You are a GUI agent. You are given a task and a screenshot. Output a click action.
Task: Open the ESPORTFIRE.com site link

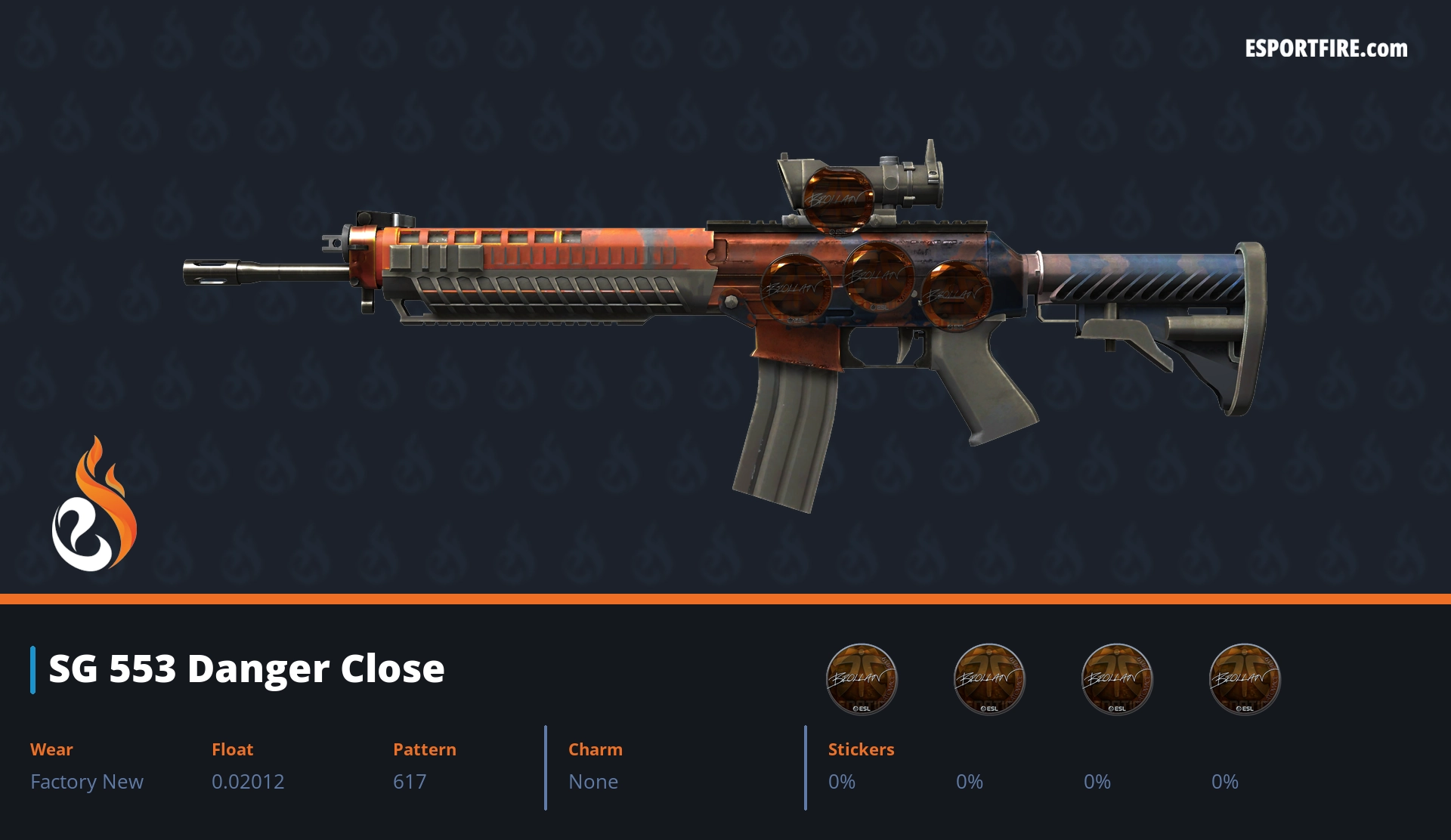click(x=1326, y=49)
